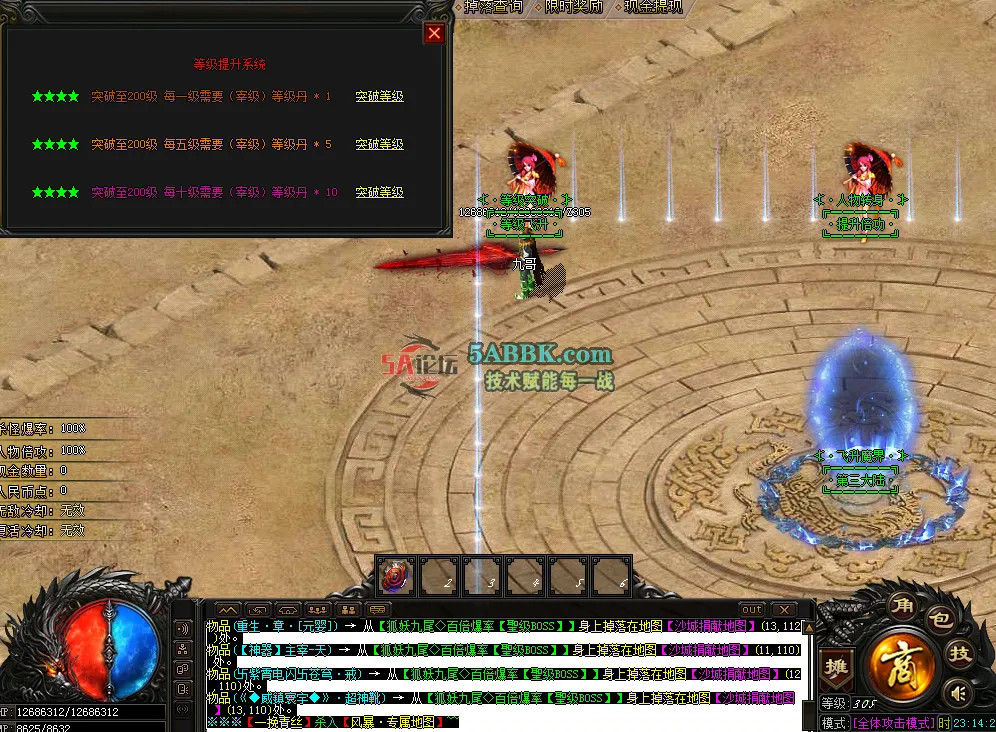Click the chat window's out button

click(752, 609)
